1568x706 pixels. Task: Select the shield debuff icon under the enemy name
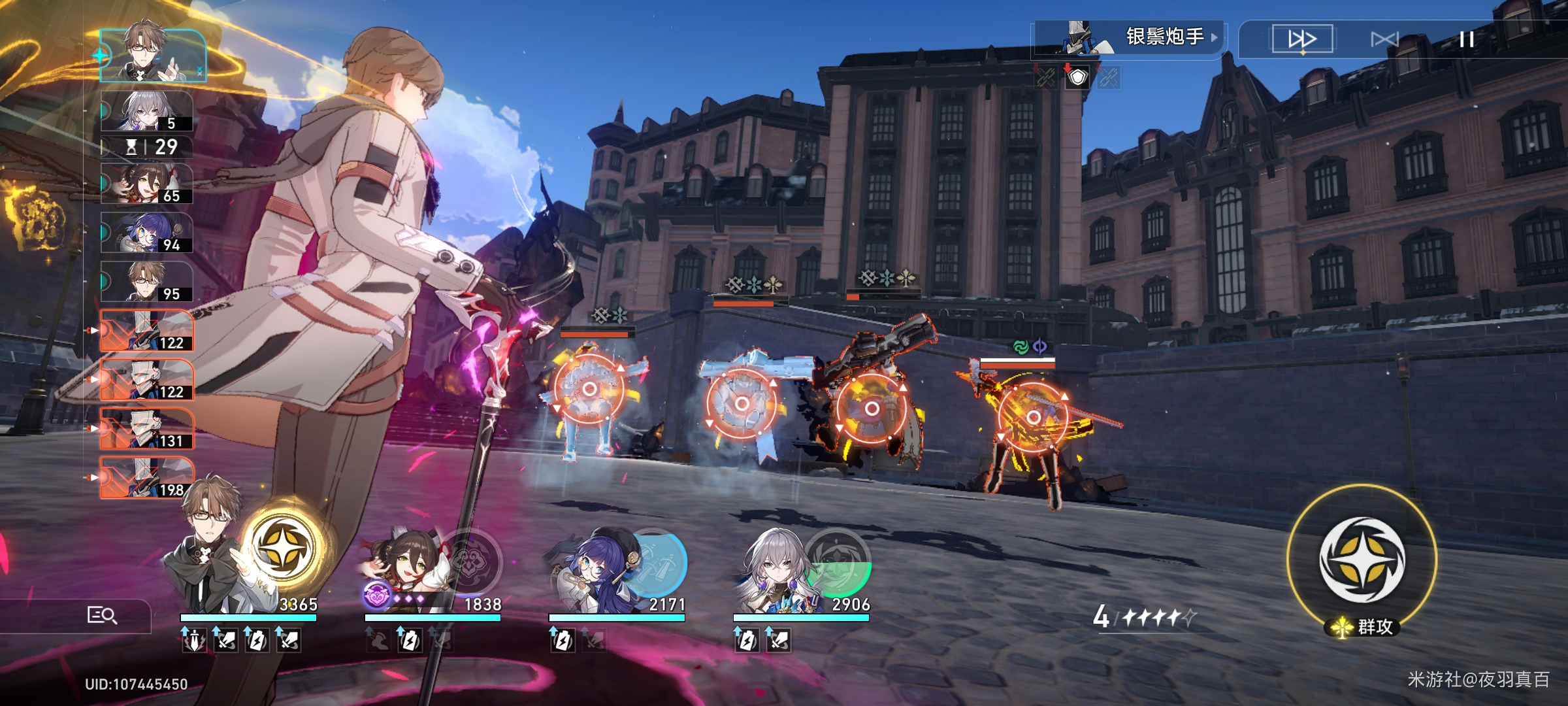[1077, 78]
